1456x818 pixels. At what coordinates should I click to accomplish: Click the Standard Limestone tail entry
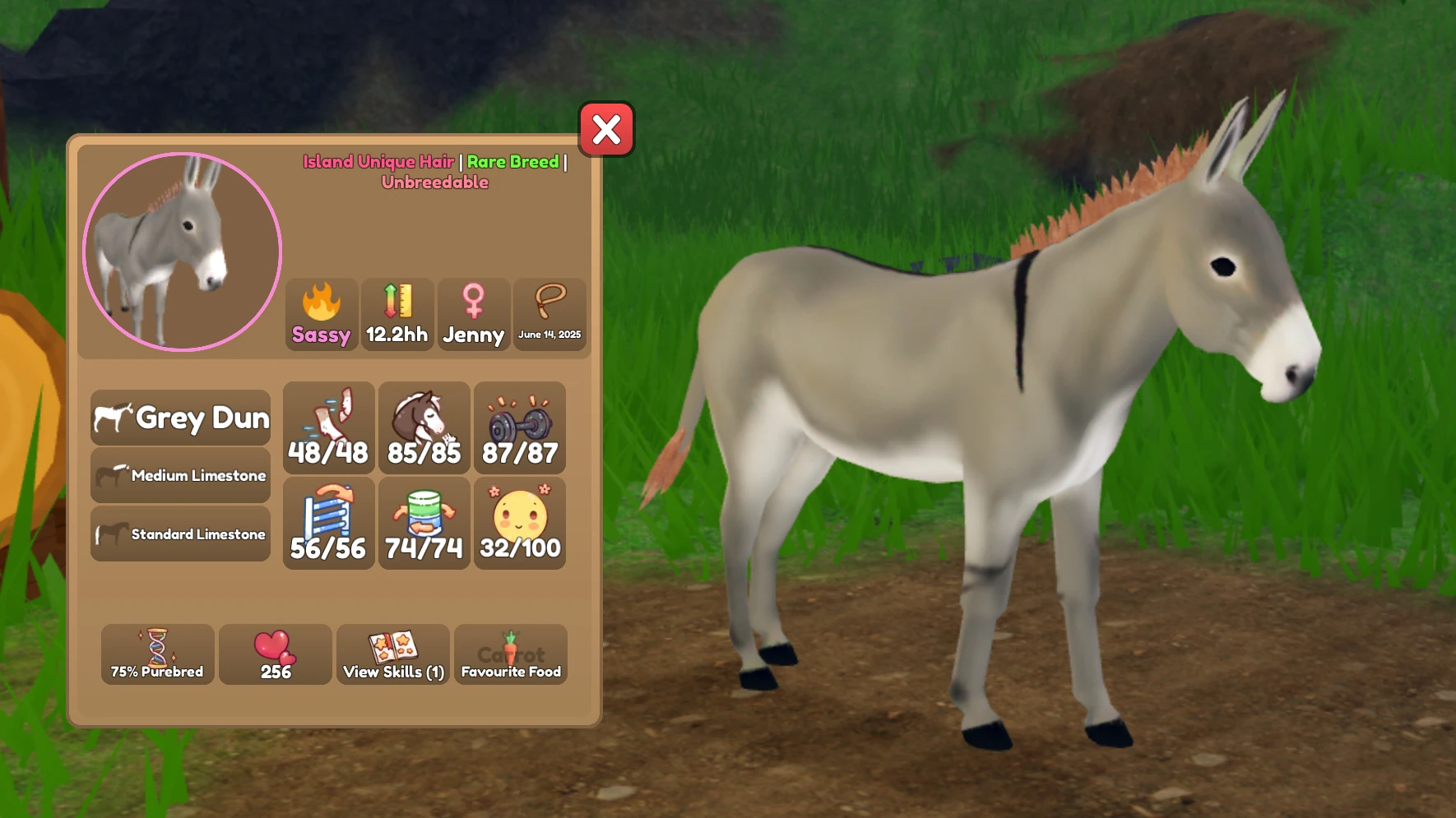click(x=180, y=534)
